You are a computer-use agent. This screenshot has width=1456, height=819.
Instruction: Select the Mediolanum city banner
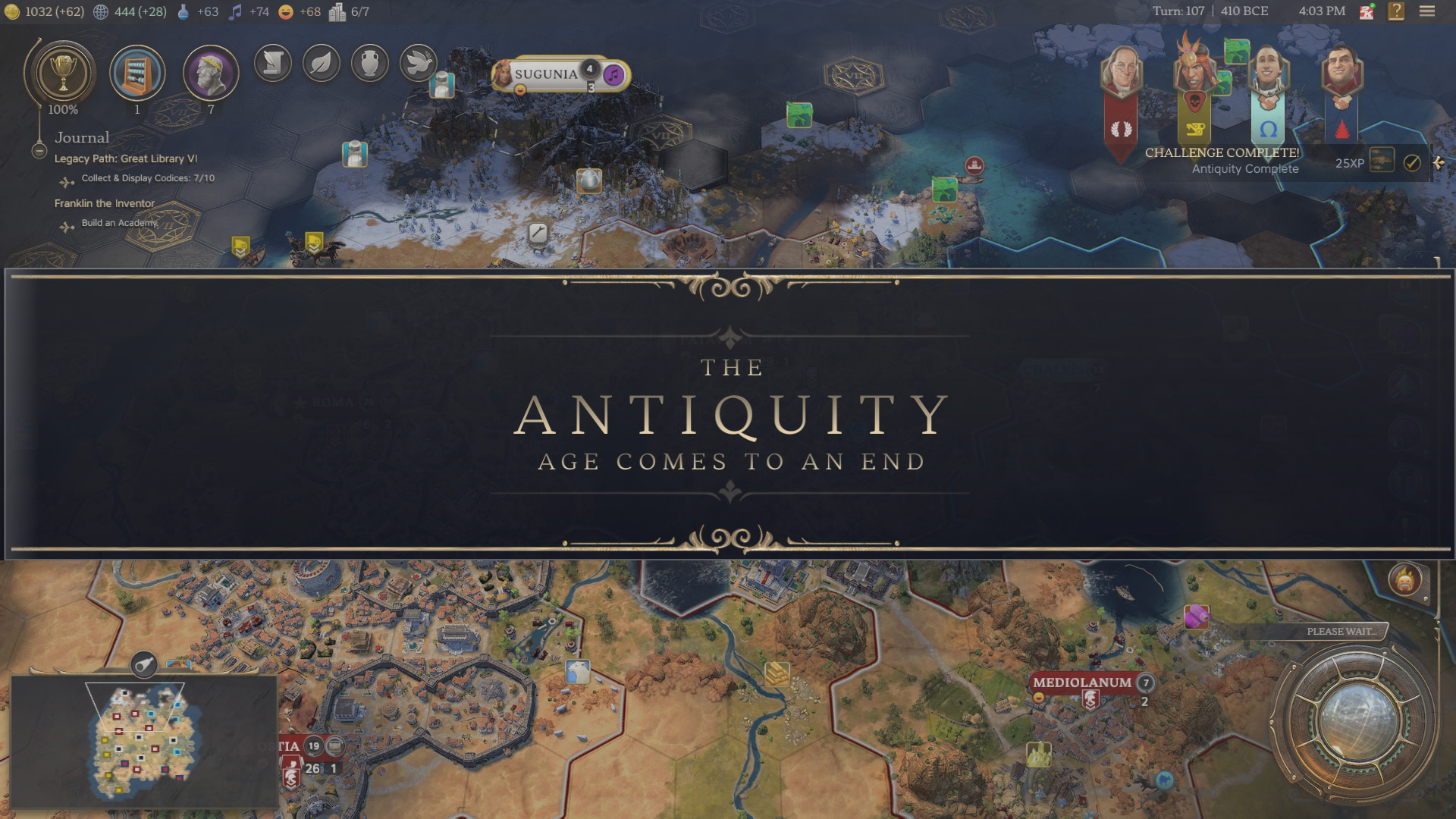(x=1081, y=682)
